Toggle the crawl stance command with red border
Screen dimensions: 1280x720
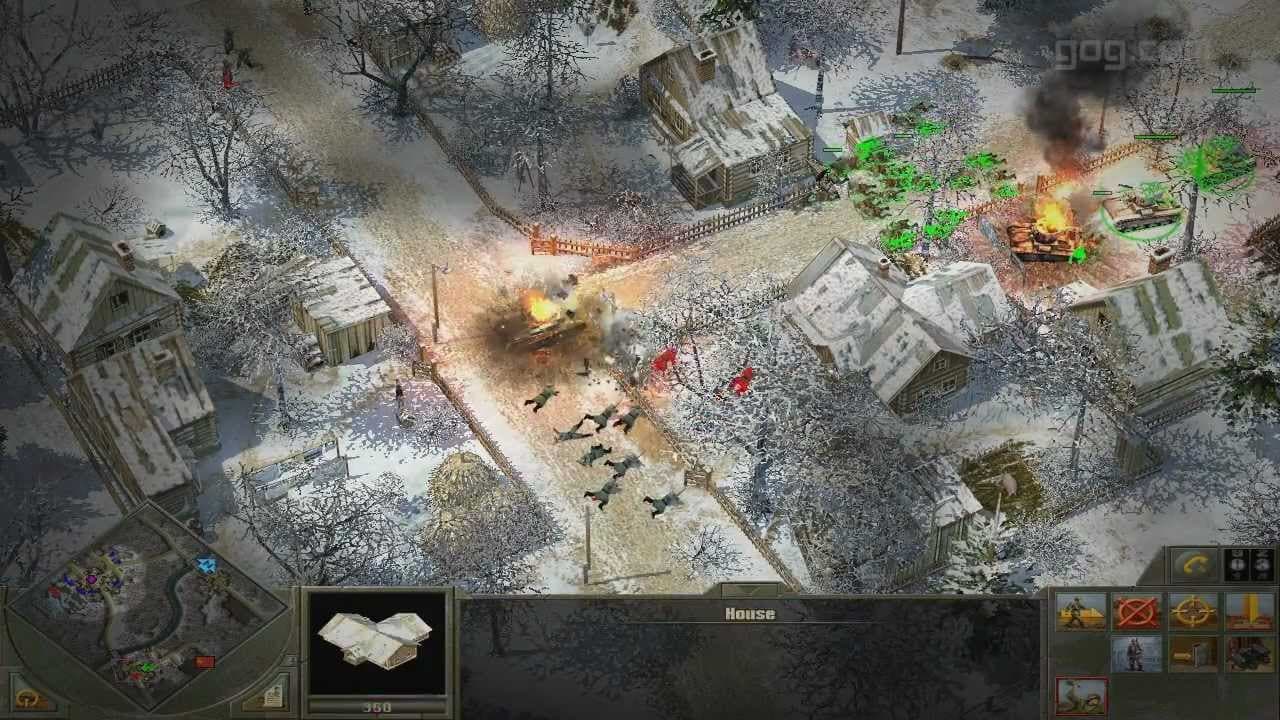tap(1081, 697)
